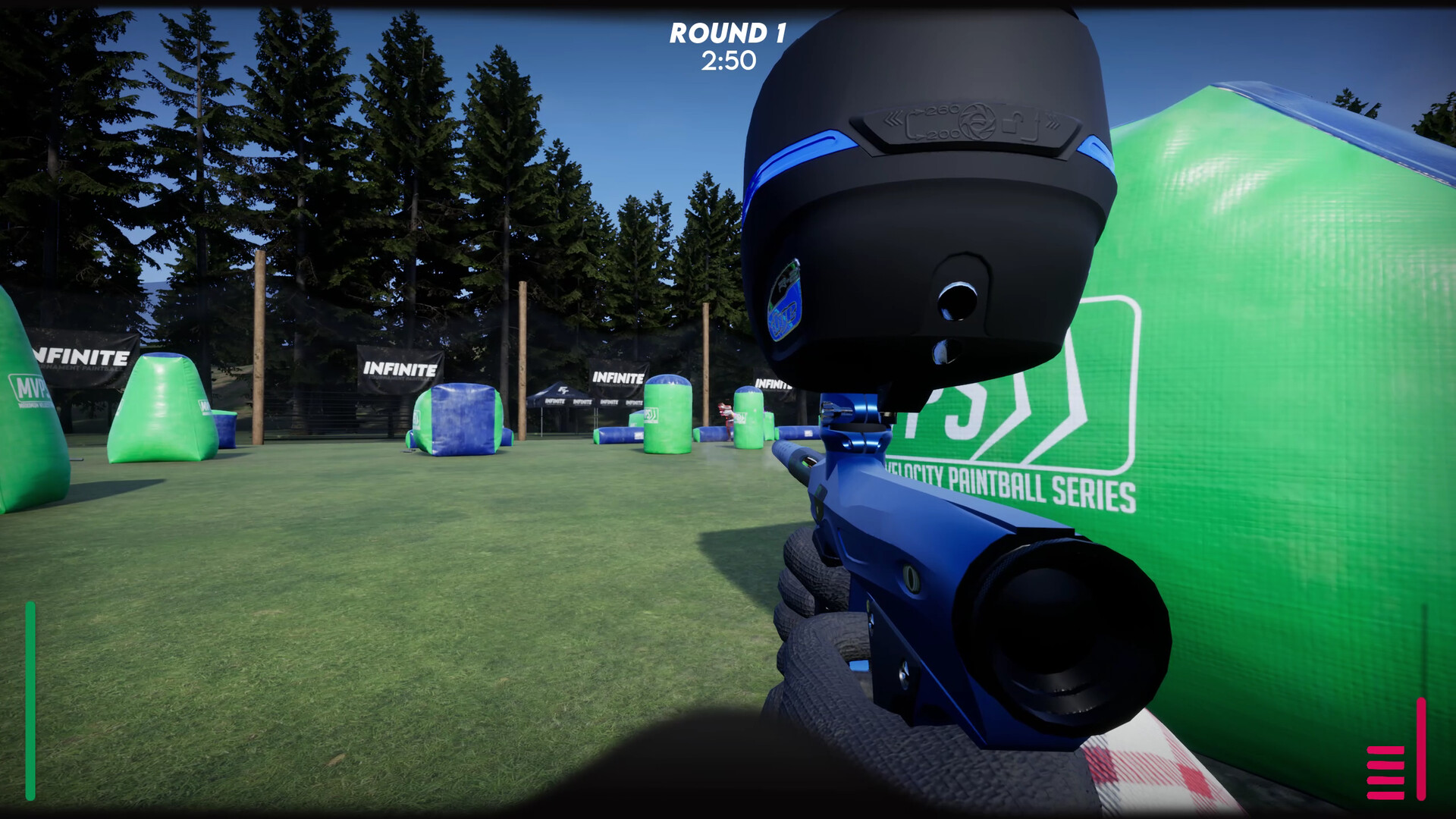Select the ROUND 1 header text
This screenshot has width=1456, height=819.
coord(728,33)
